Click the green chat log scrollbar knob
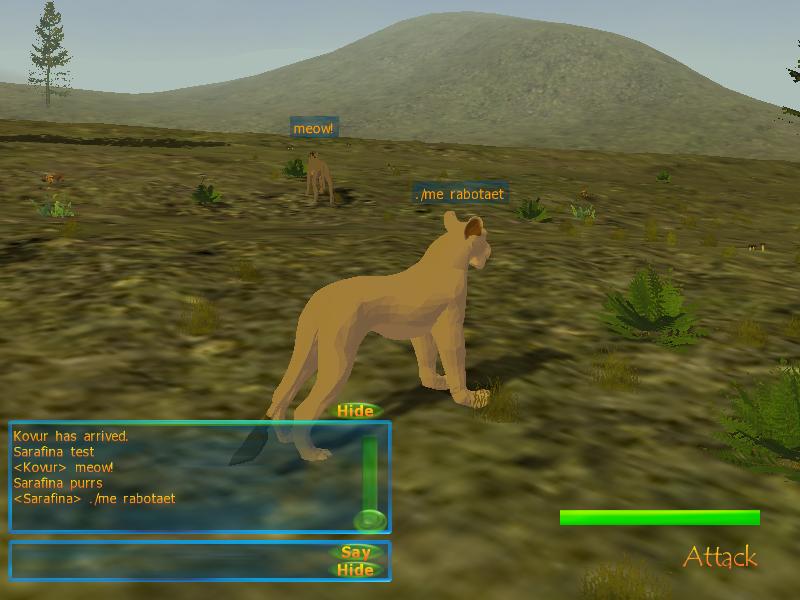 369,520
